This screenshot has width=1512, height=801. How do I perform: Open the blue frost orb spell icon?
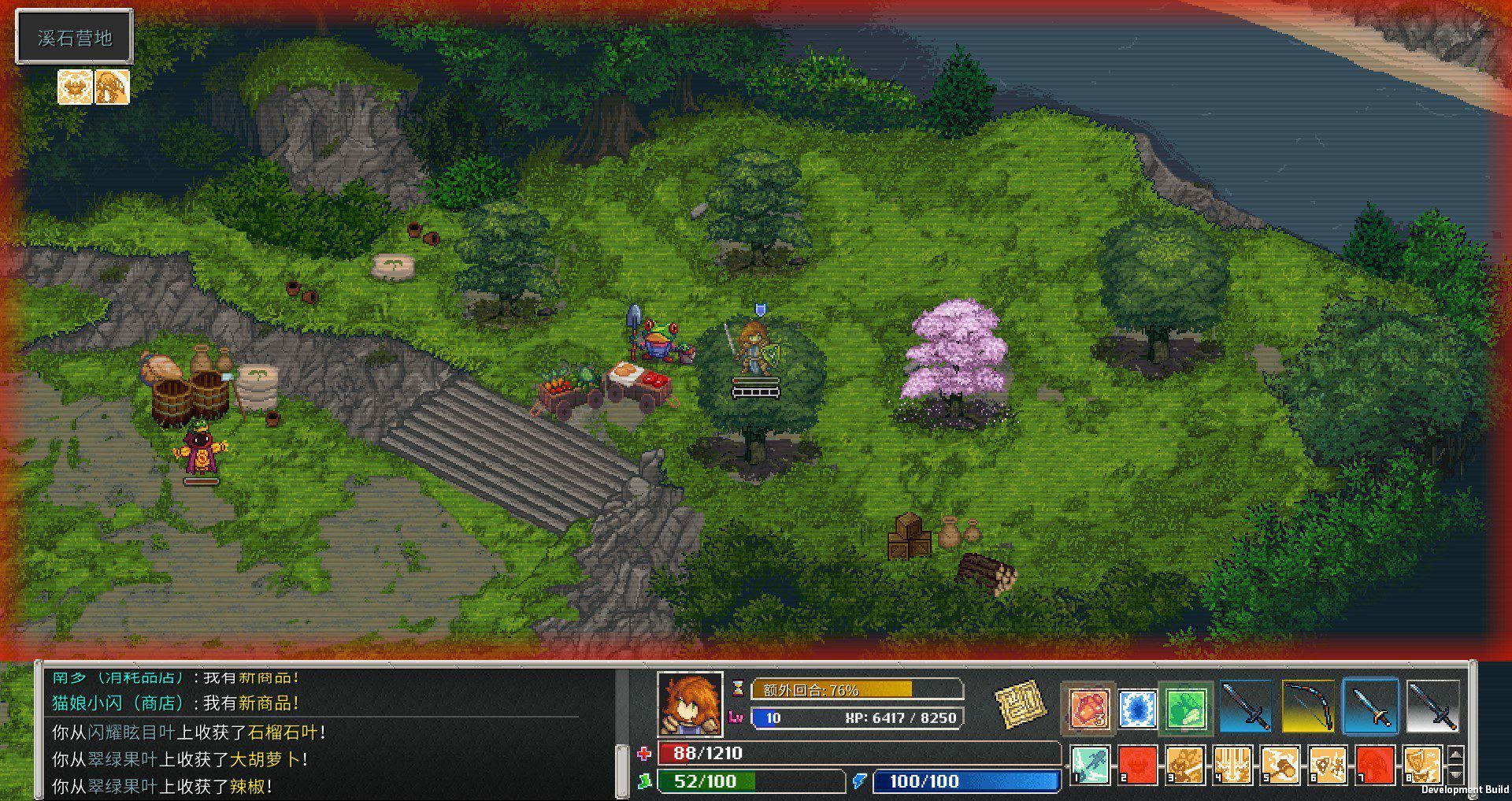tap(1136, 707)
